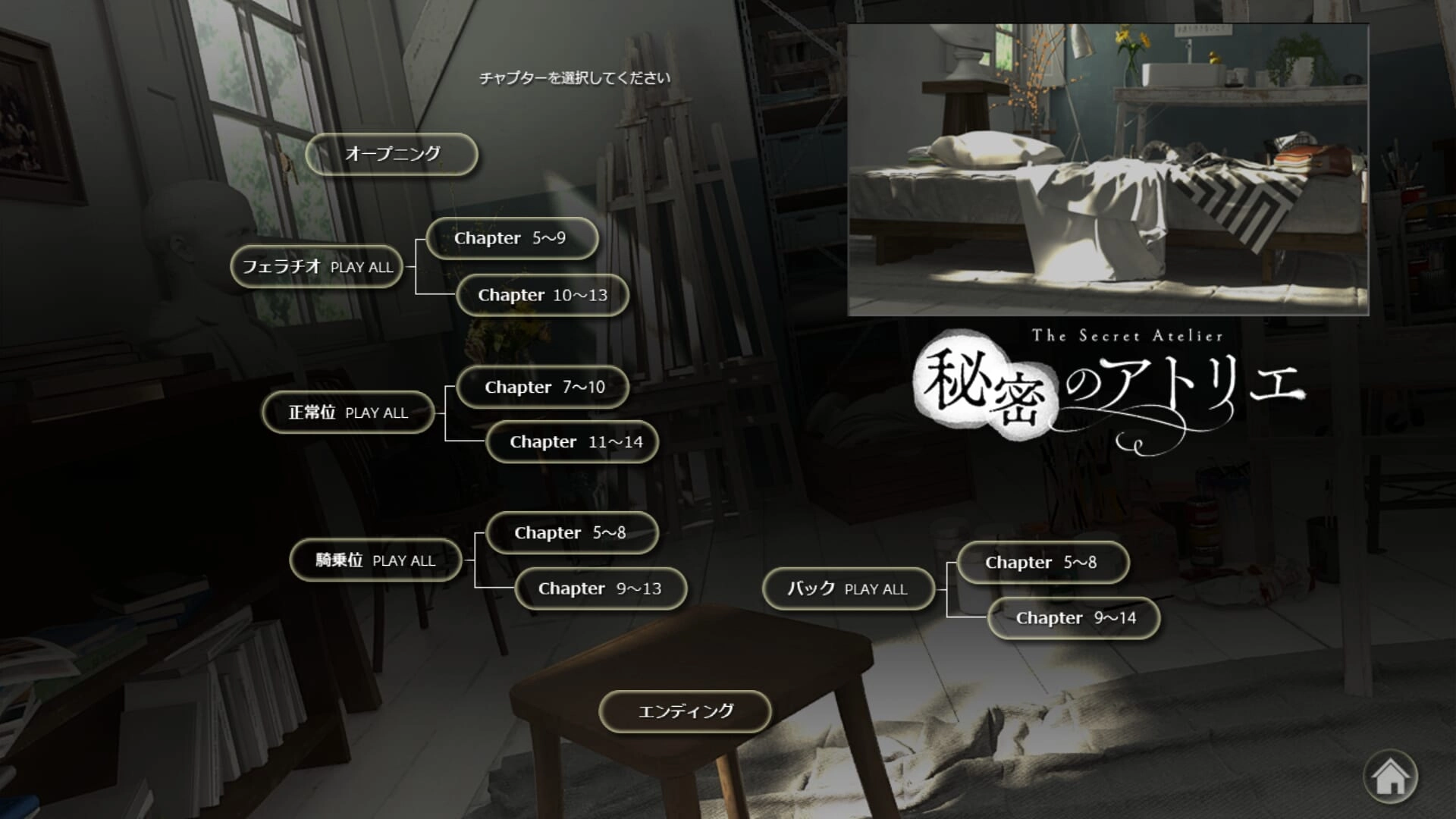Click the バック PLAY ALL button
Viewport: 1456px width, 819px height.
click(848, 588)
